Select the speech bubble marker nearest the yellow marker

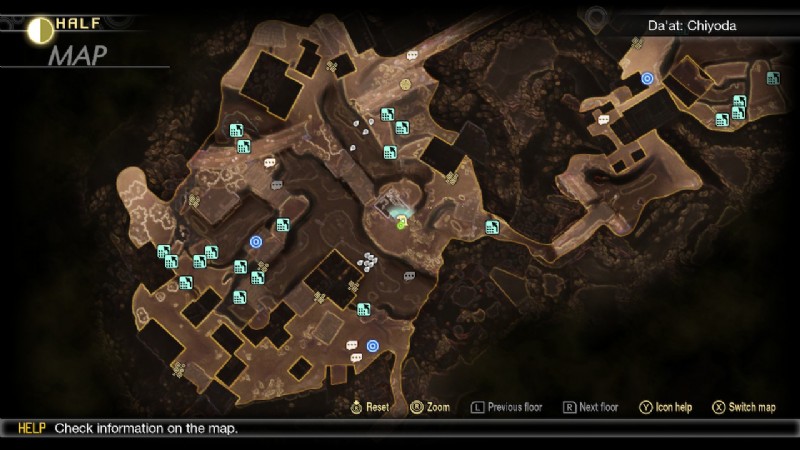click(x=412, y=55)
